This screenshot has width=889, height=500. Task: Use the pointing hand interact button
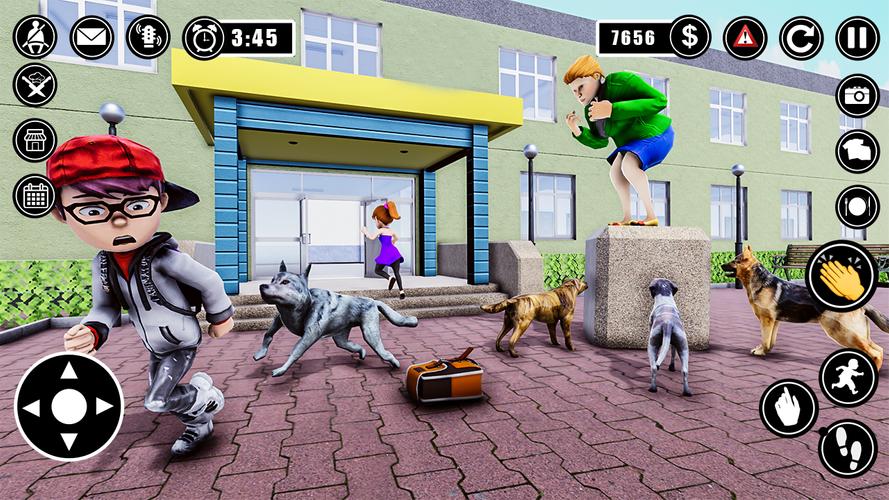[x=789, y=408]
